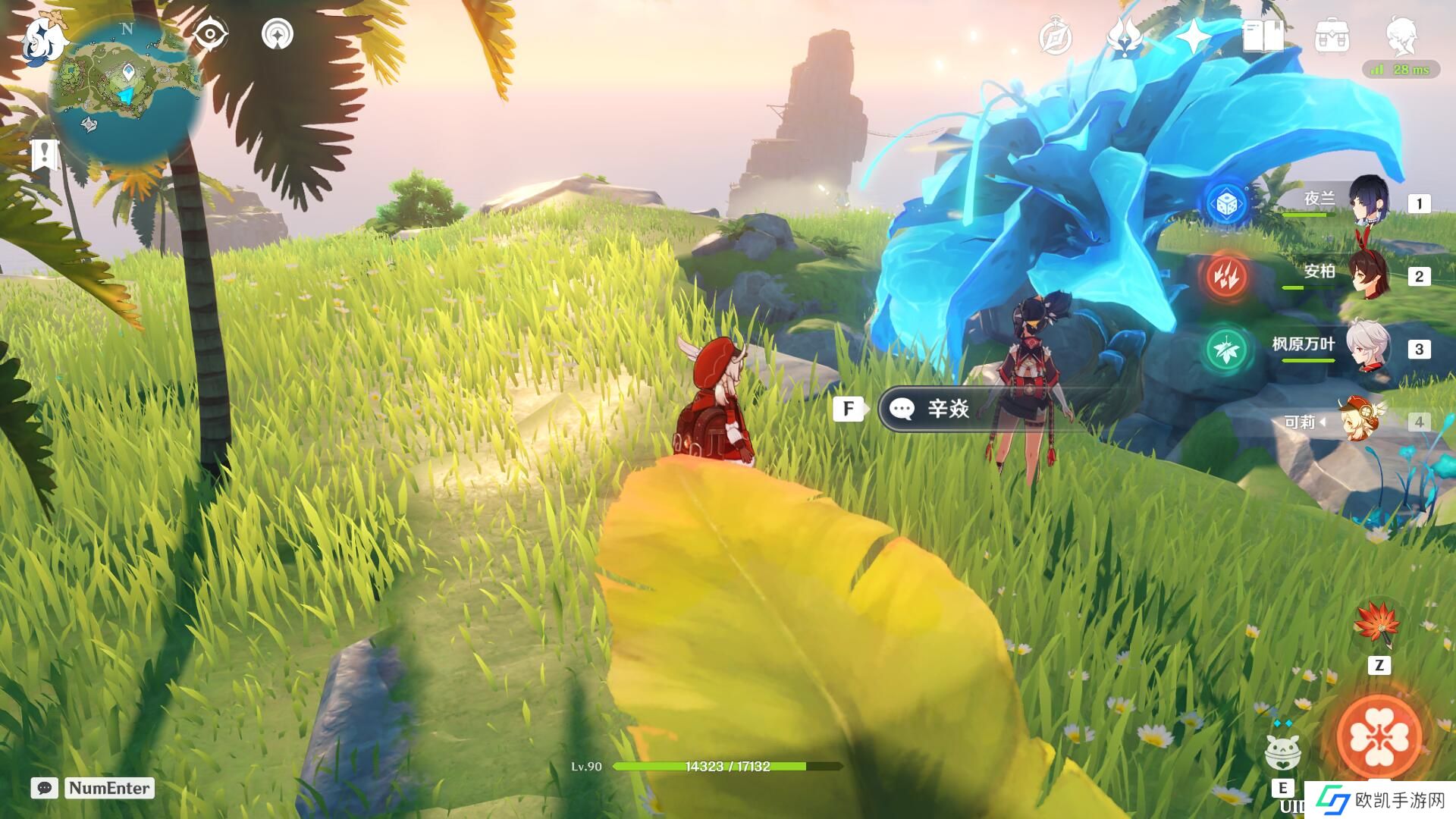Activate the elemental sight eye icon
1456x819 pixels.
click(210, 35)
